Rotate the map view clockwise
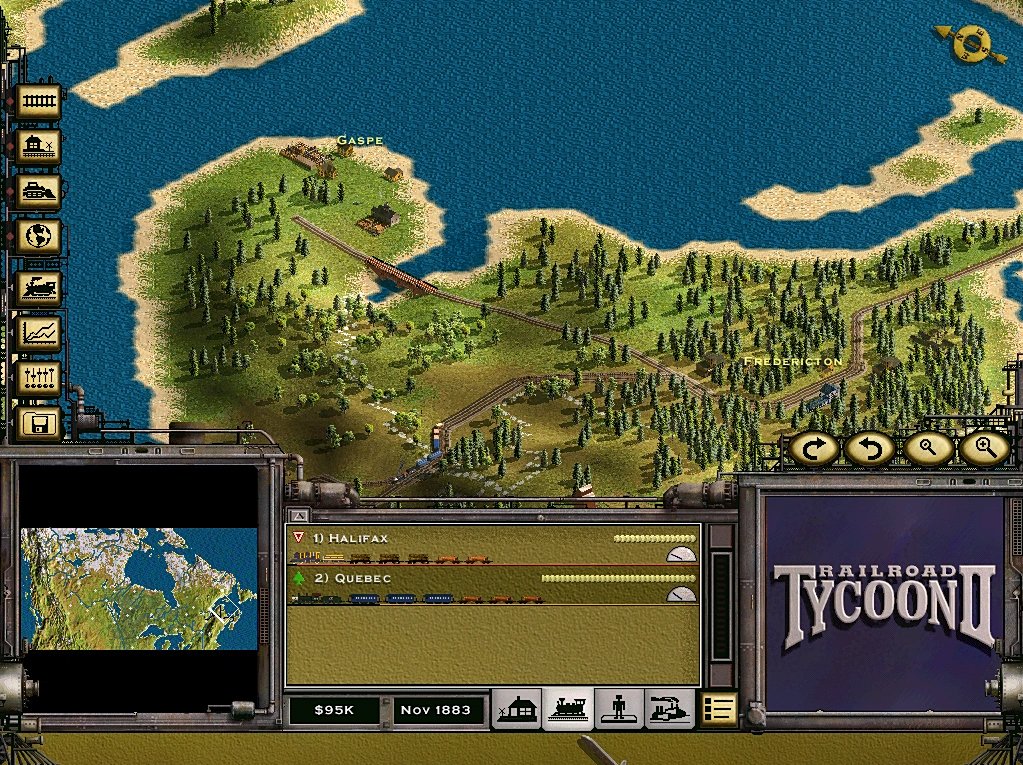Screen dimensions: 1023x765 coord(814,449)
